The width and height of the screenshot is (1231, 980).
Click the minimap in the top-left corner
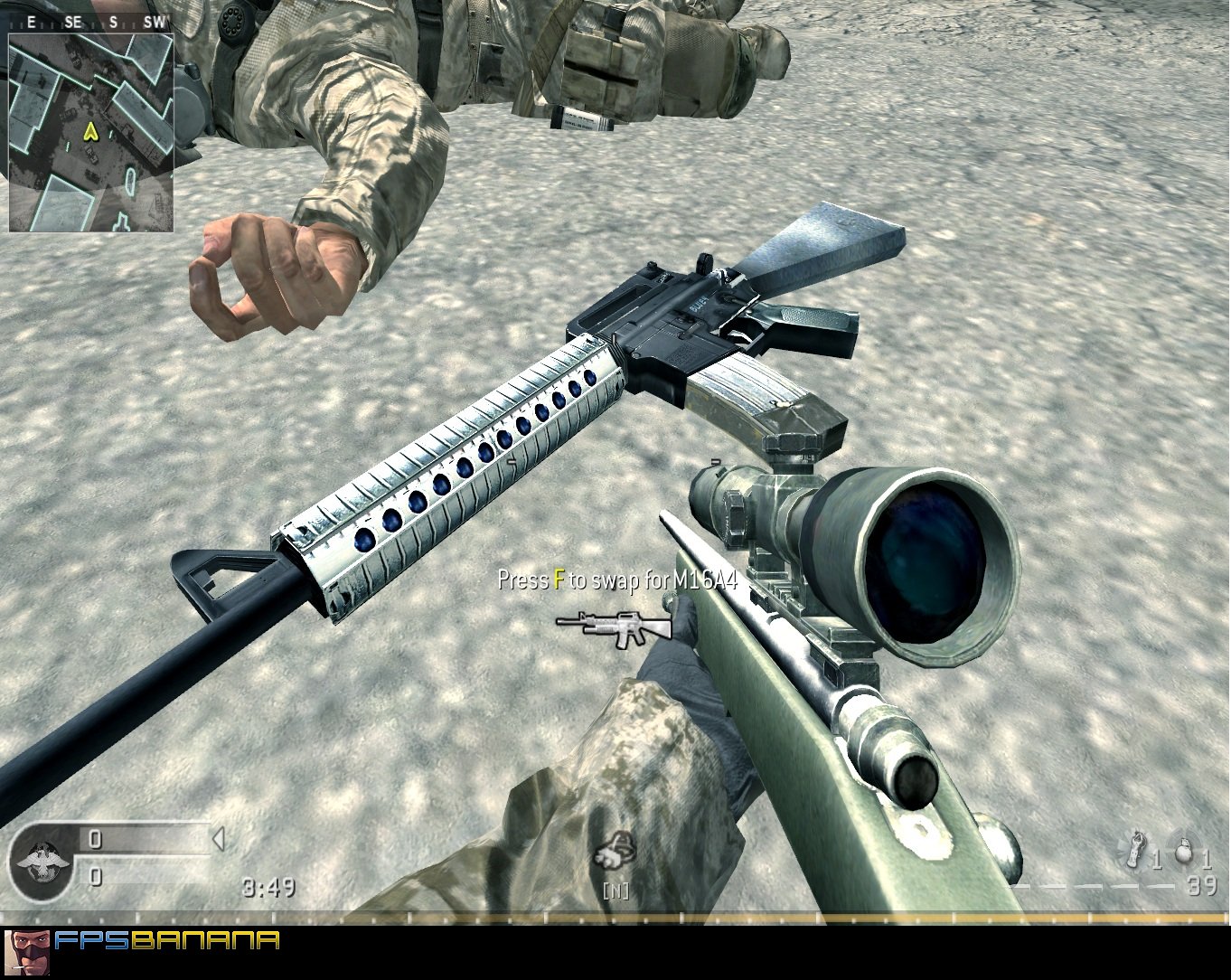pos(90,131)
